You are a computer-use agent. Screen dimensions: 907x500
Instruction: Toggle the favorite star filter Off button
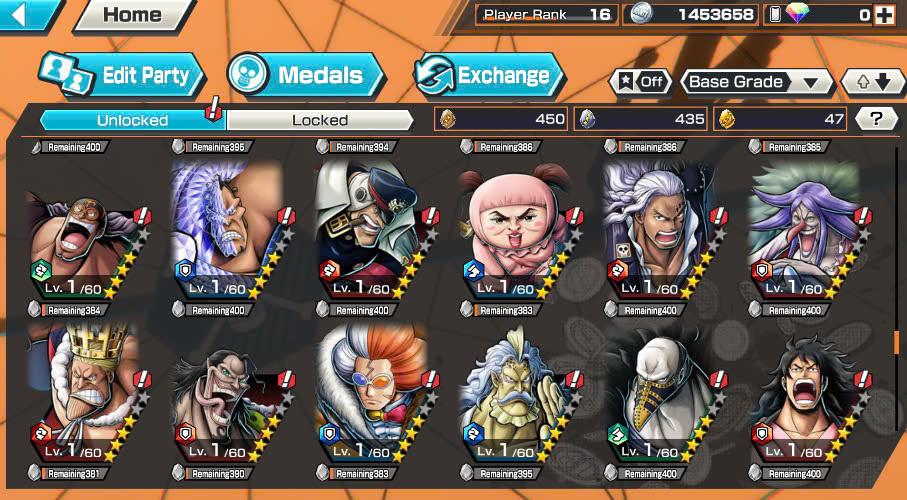pos(641,82)
